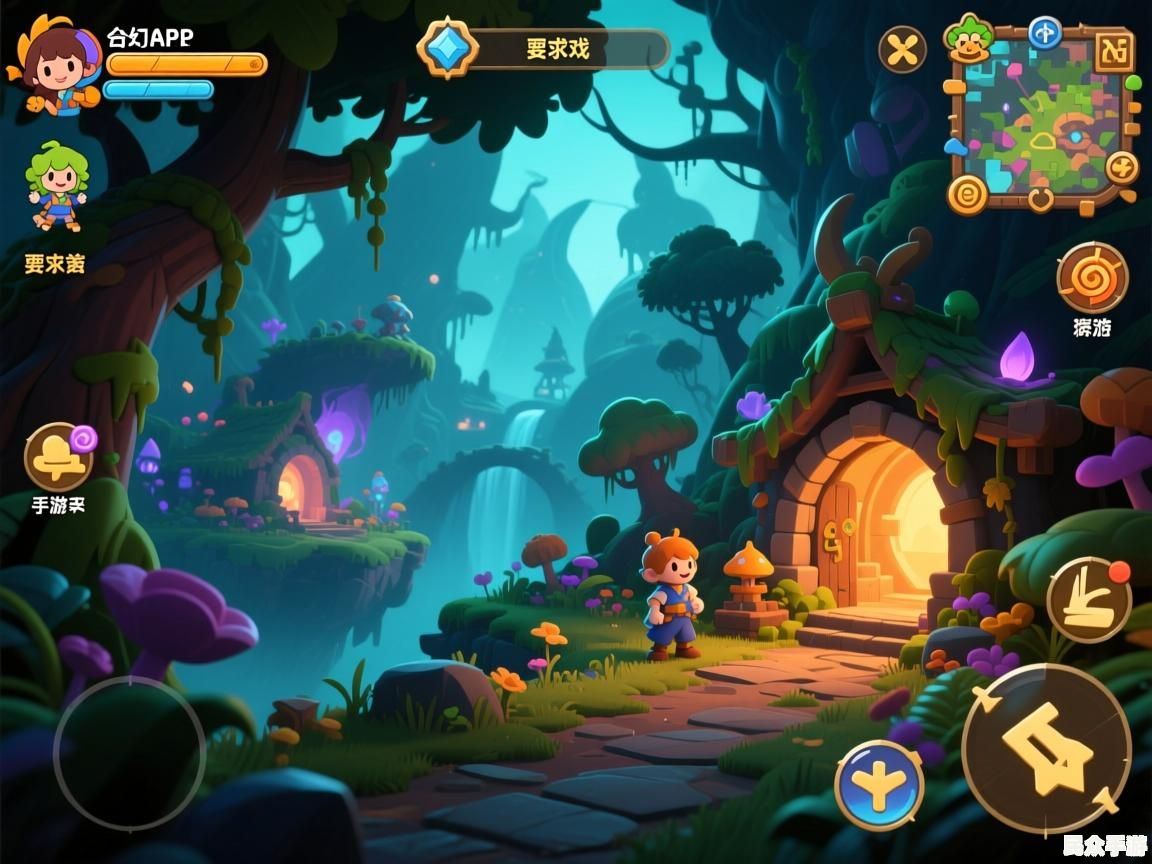Tap the round gold button on minimap's right edge

(x=1122, y=167)
